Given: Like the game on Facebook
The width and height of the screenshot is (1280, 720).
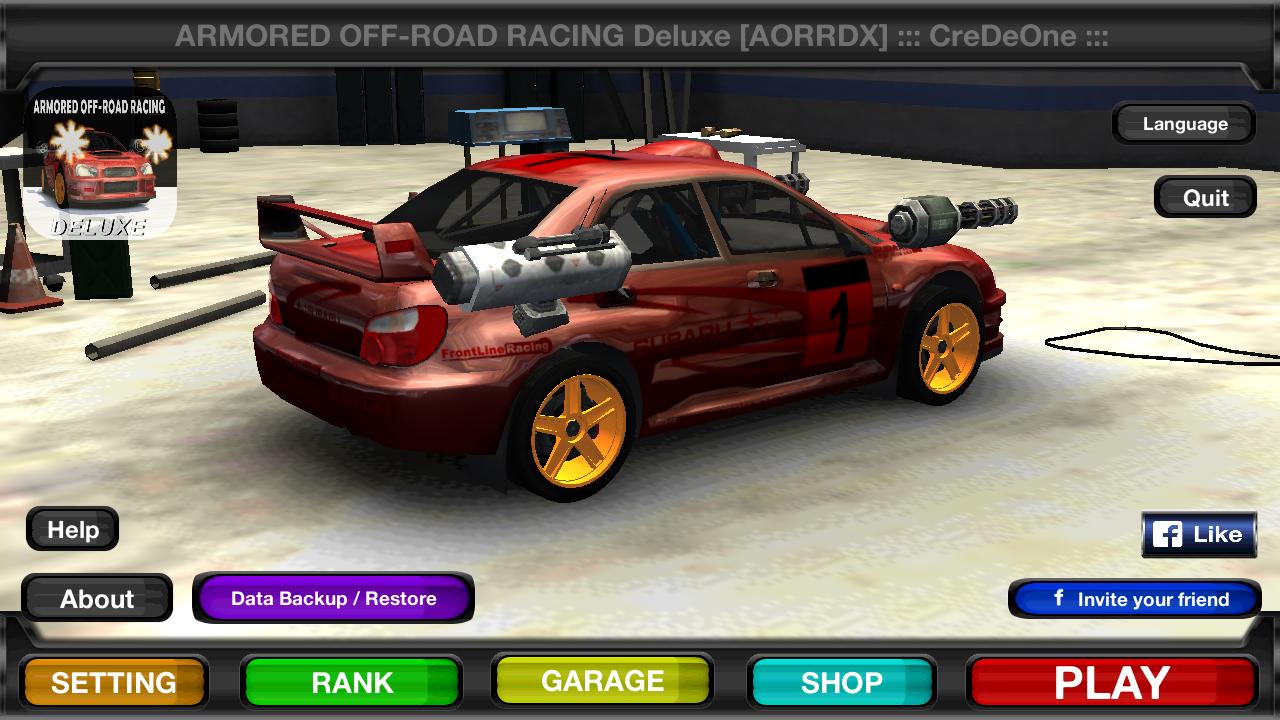Looking at the screenshot, I should [1198, 533].
